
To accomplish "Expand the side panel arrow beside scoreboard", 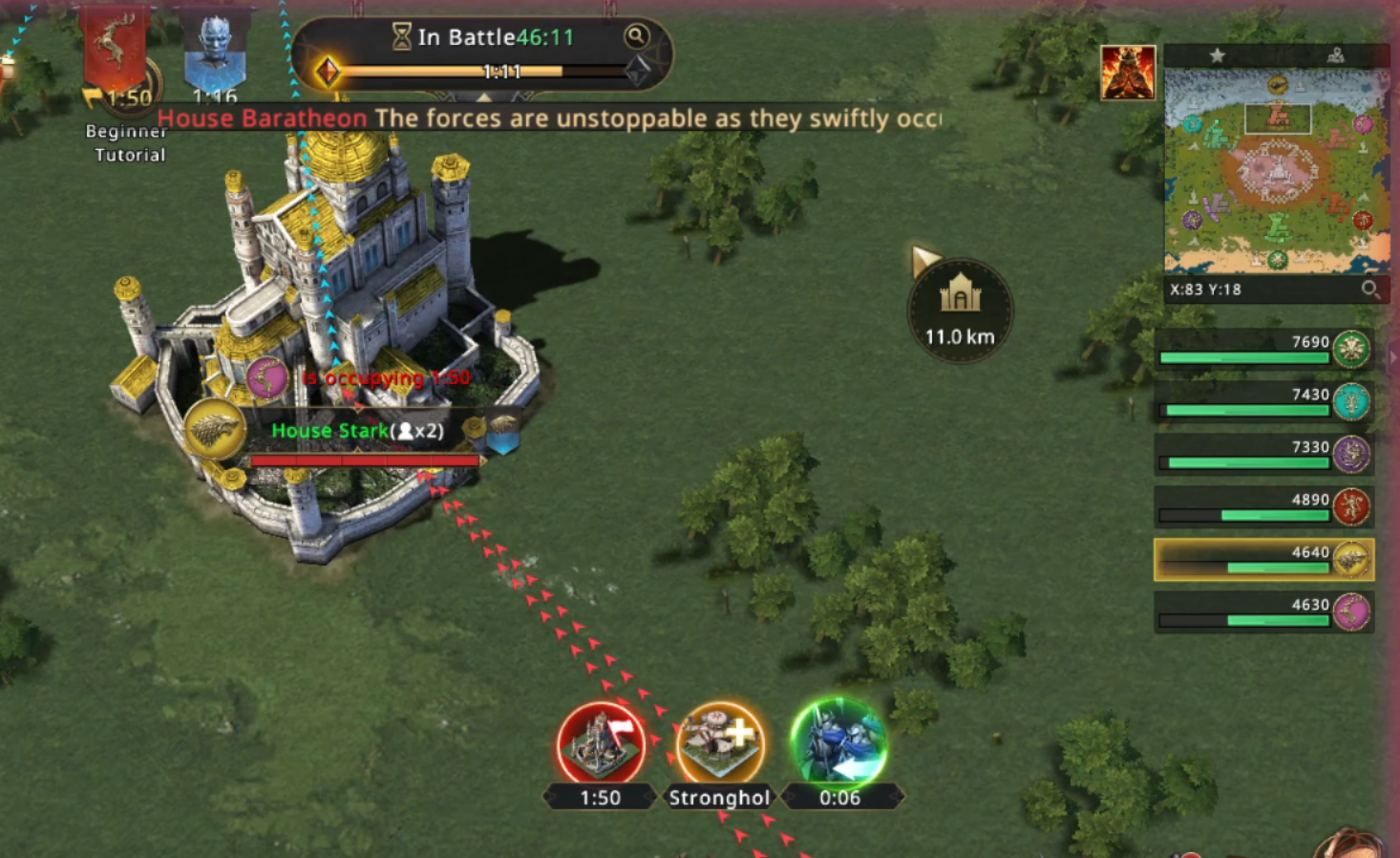I will (x=1392, y=356).
